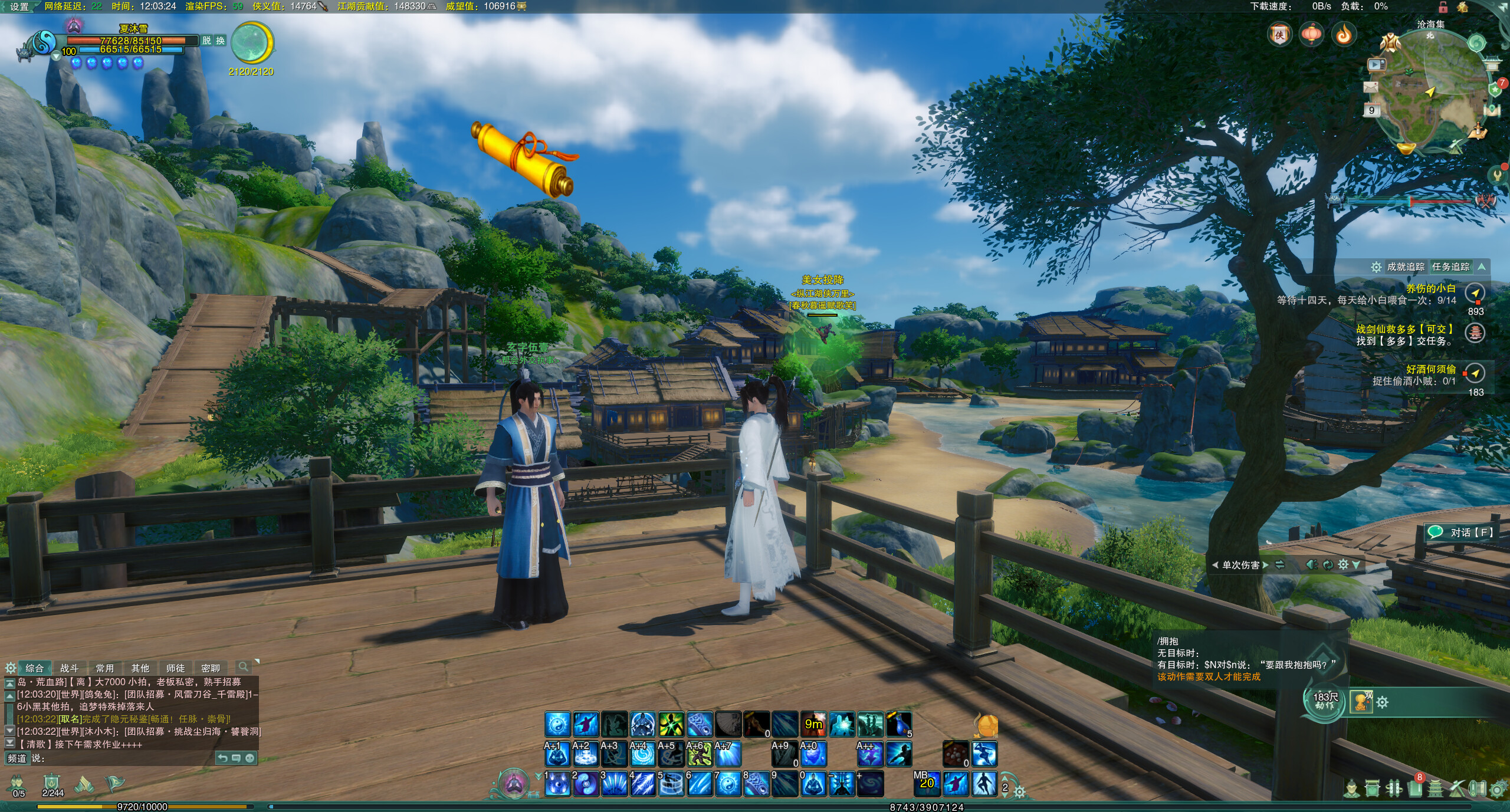Screen dimensions: 1510x812
Task: Click the 对话 talk prompt button
Action: click(1462, 532)
